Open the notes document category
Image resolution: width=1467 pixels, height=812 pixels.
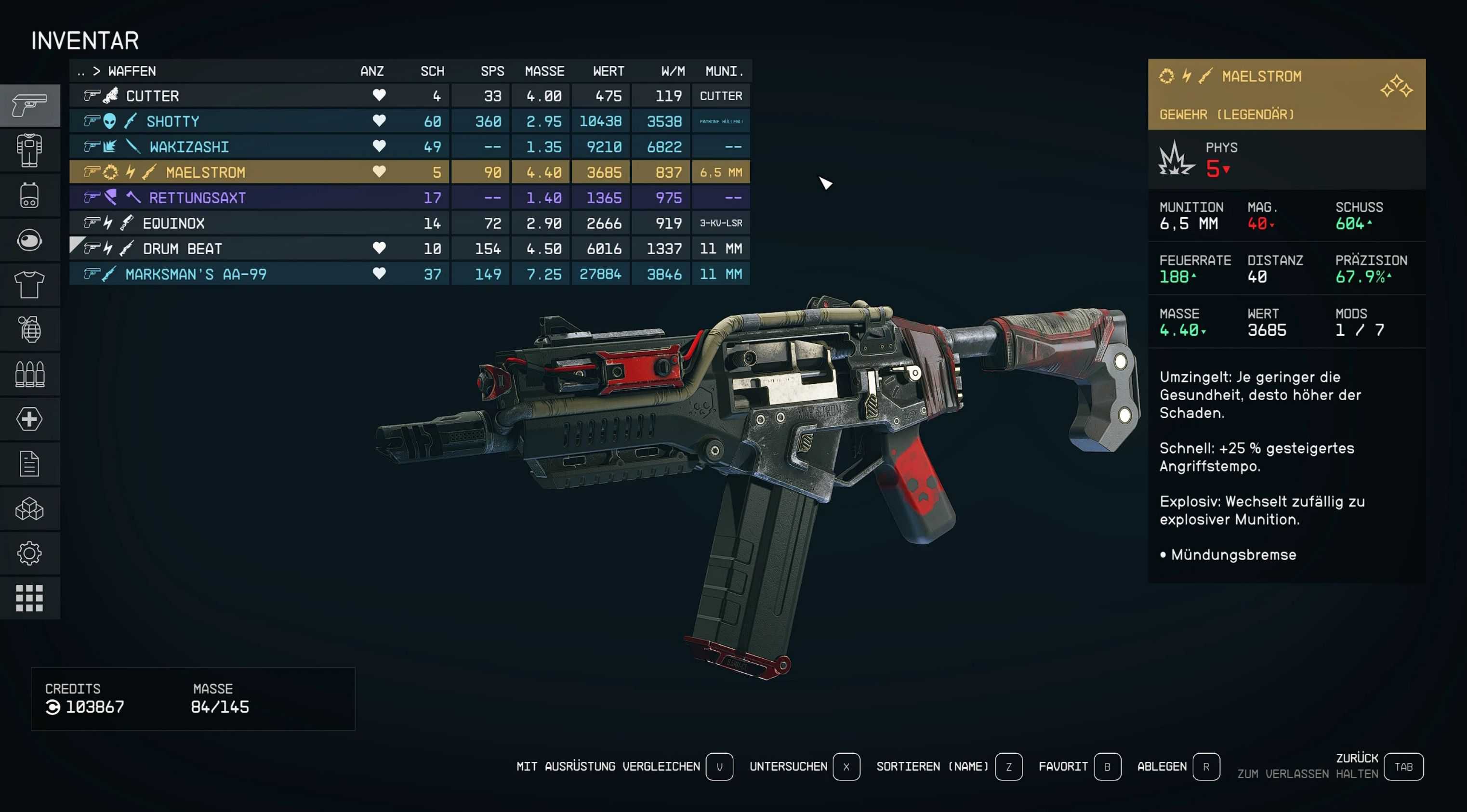pyautogui.click(x=29, y=464)
